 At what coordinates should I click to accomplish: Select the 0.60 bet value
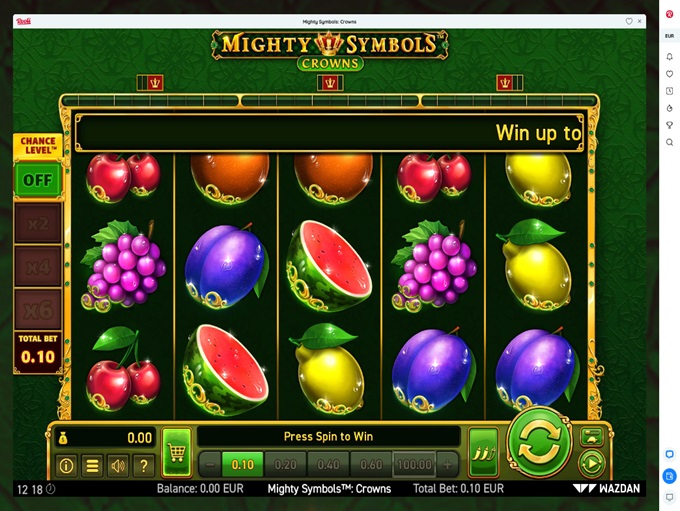[371, 464]
